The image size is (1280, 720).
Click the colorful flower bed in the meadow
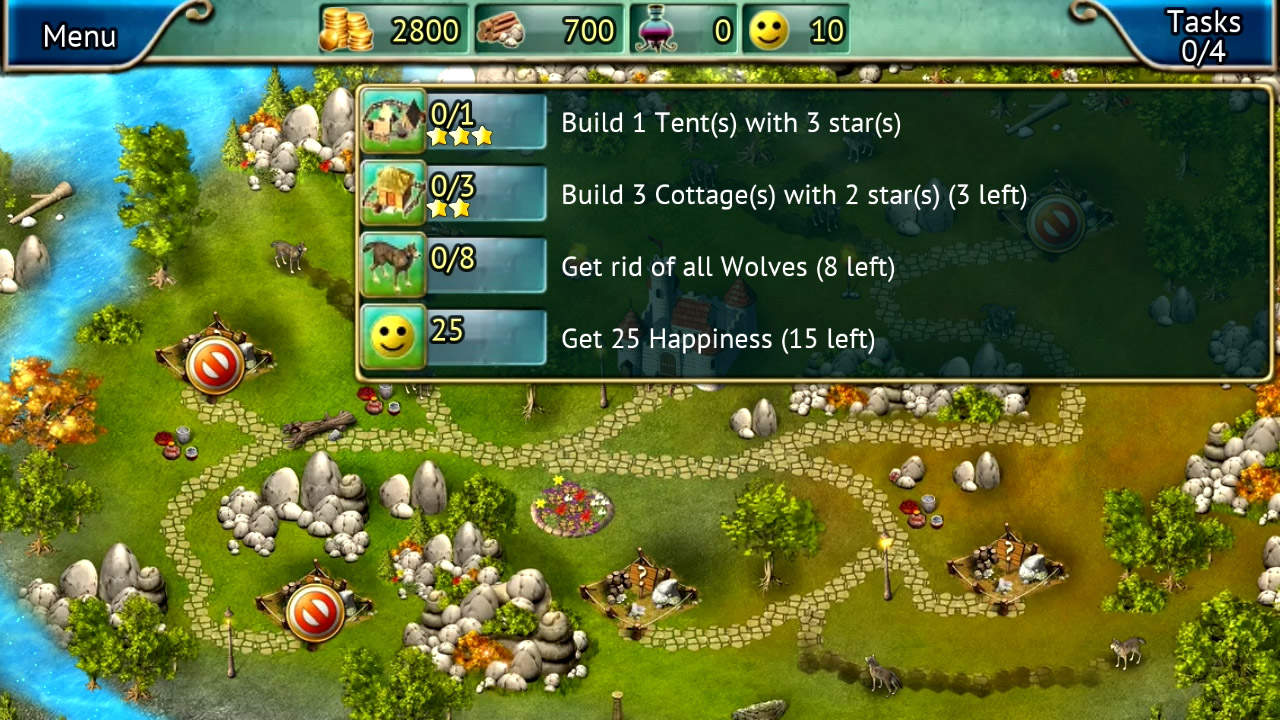tap(570, 510)
